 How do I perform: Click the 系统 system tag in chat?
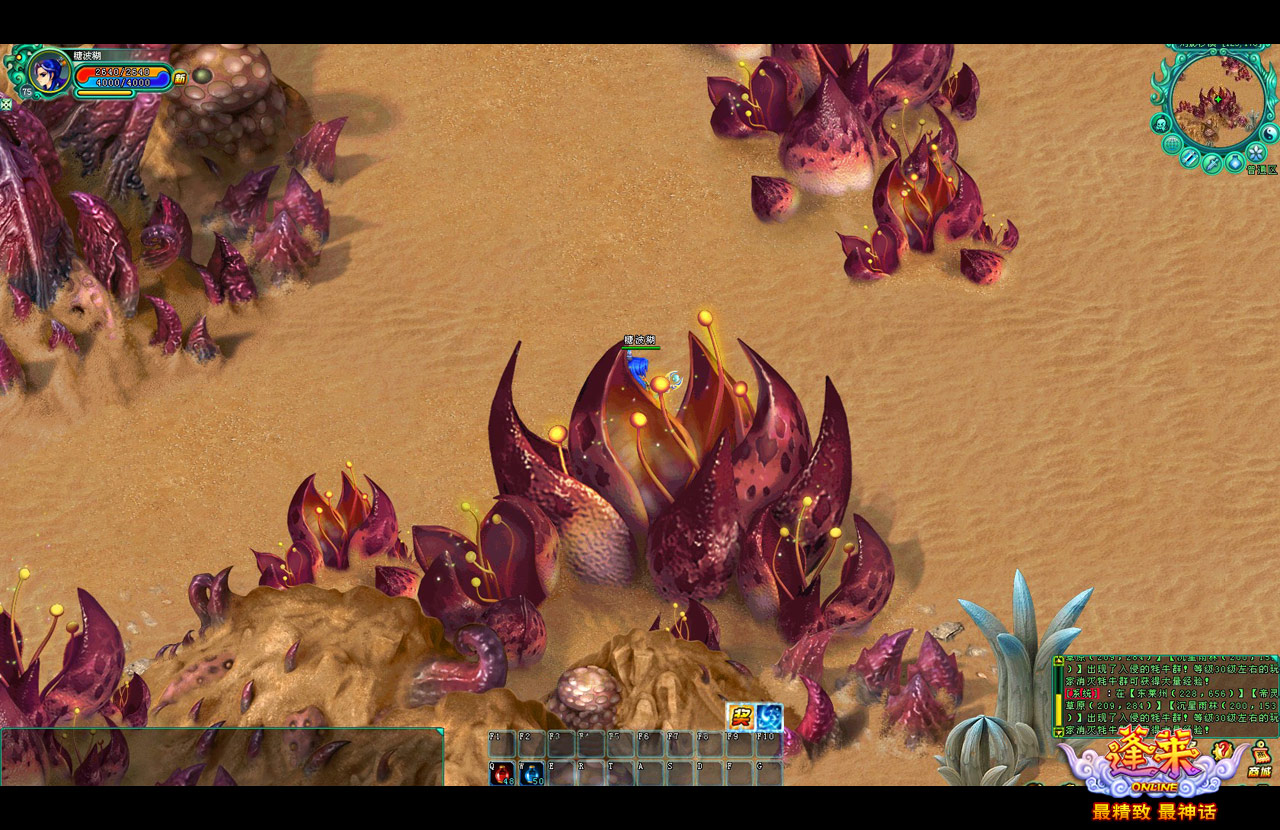[x=1081, y=693]
